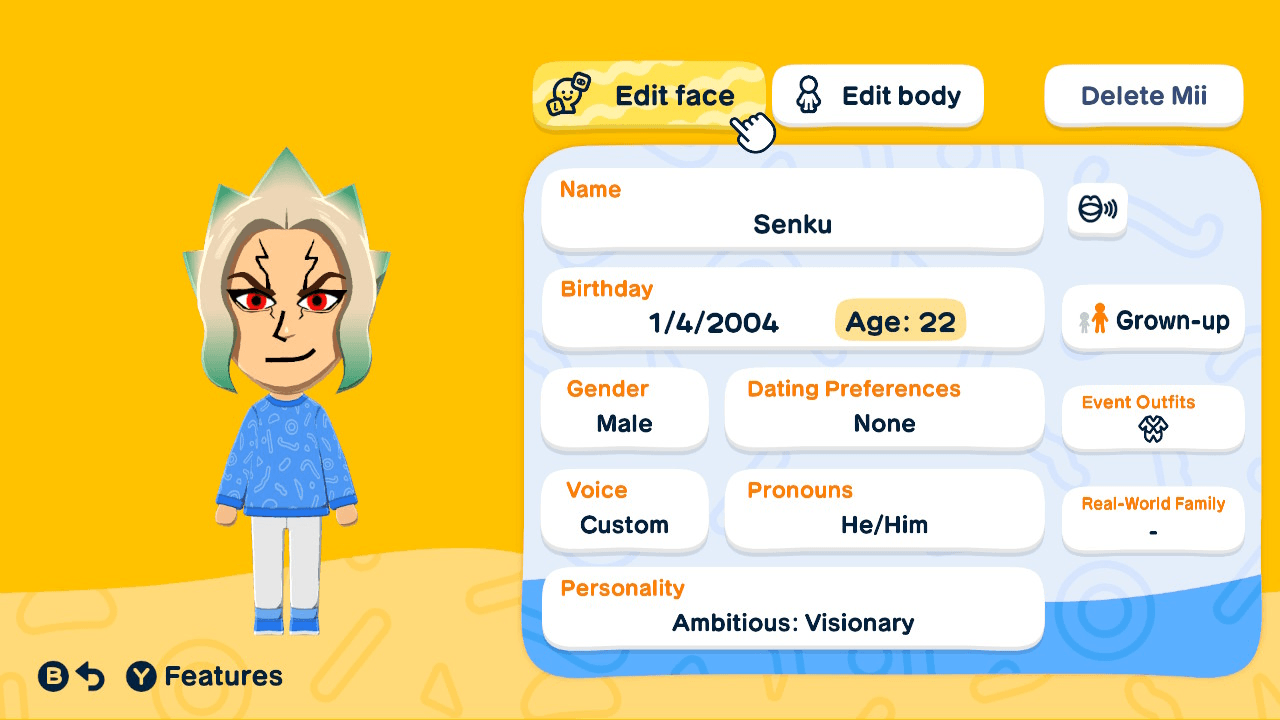Switch to the Edit body tab
Image resolution: width=1280 pixels, height=720 pixels.
tap(877, 95)
